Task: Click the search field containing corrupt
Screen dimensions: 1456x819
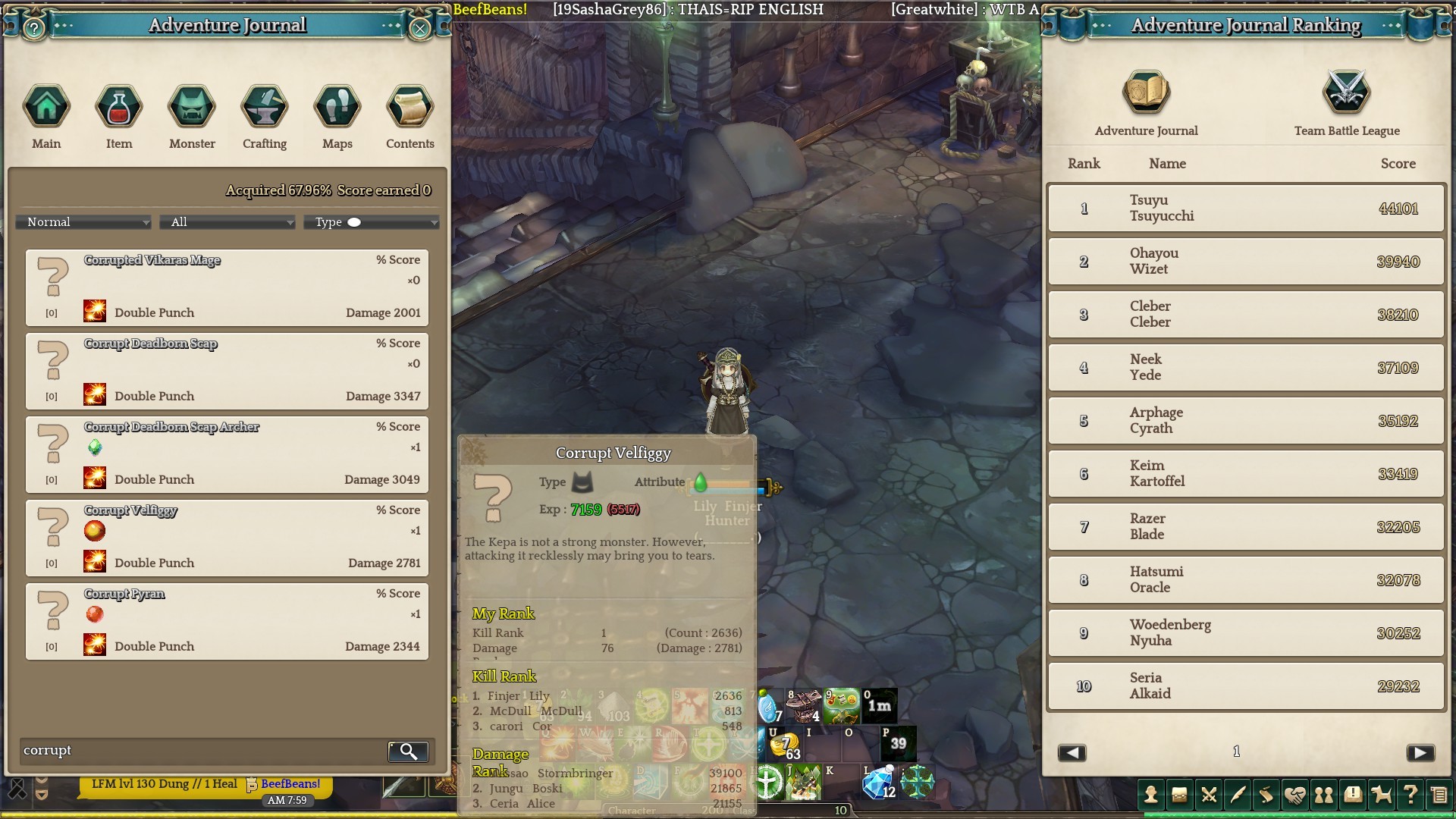Action: (x=201, y=751)
